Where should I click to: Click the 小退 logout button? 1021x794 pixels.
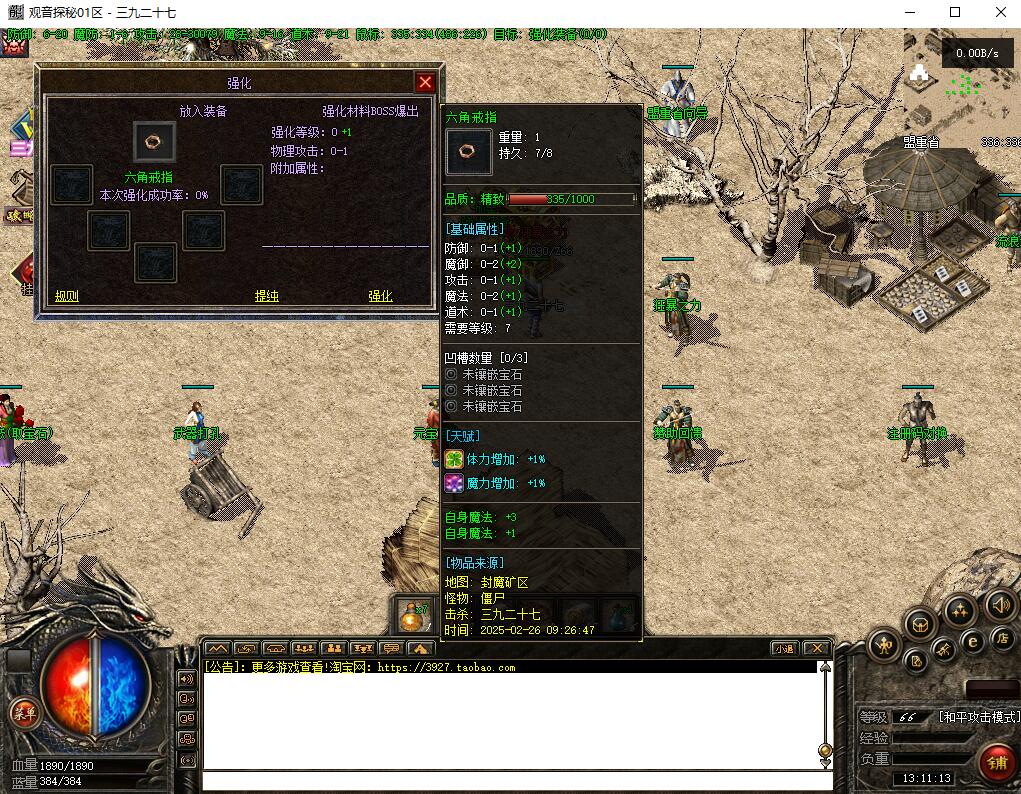(784, 648)
